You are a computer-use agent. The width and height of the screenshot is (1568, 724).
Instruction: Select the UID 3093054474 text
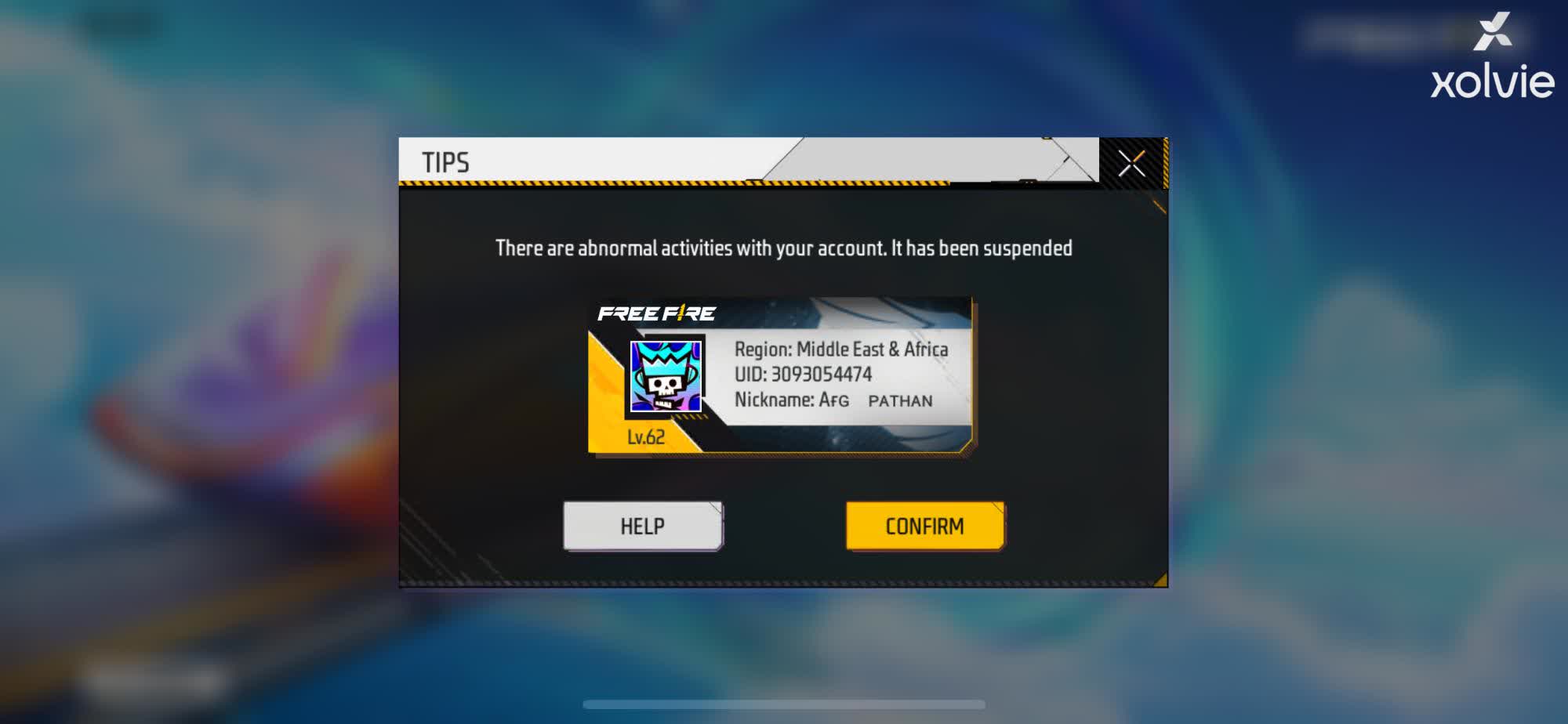point(802,375)
